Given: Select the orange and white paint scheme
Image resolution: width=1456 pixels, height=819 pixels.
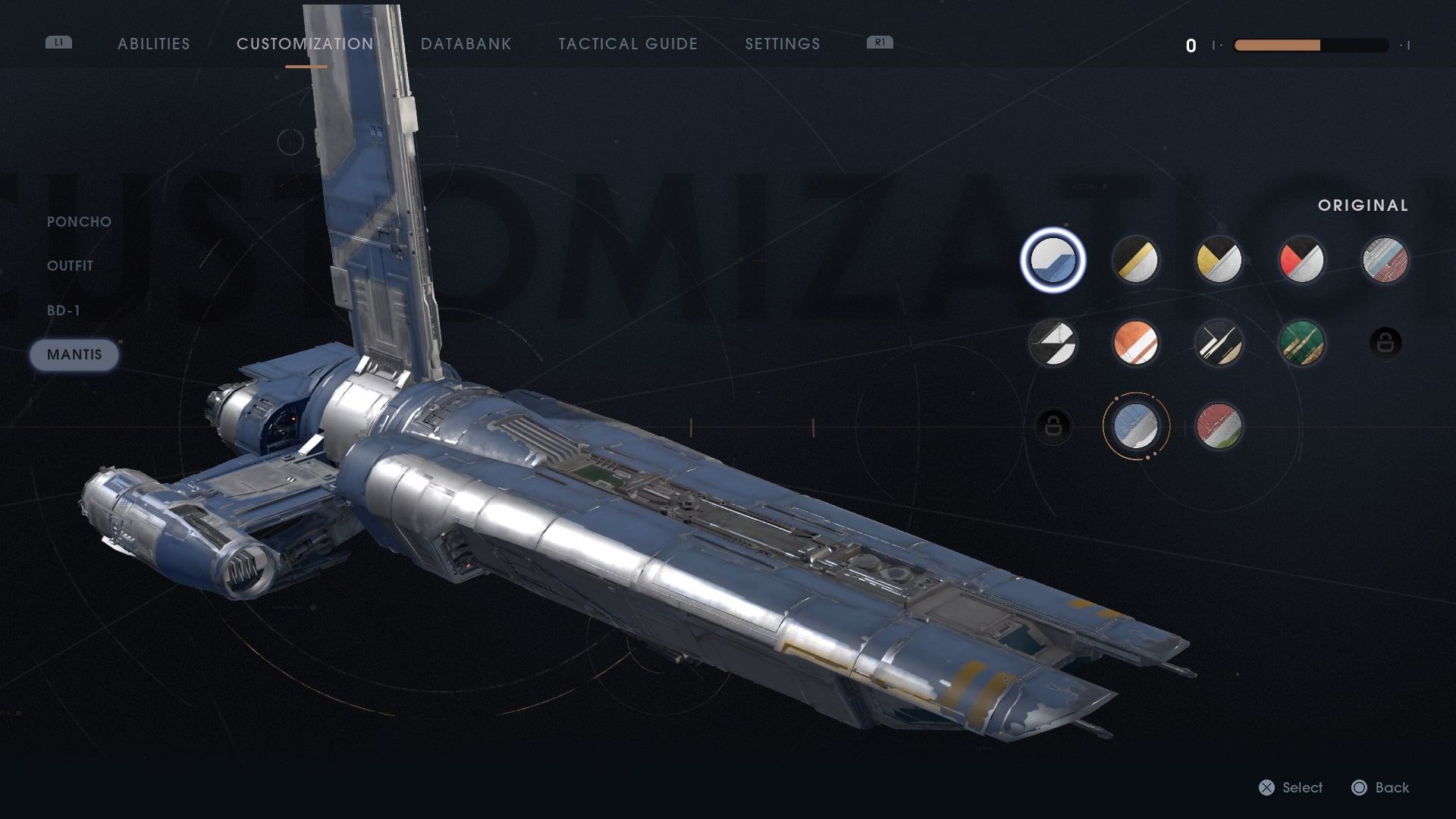Looking at the screenshot, I should tap(1135, 343).
